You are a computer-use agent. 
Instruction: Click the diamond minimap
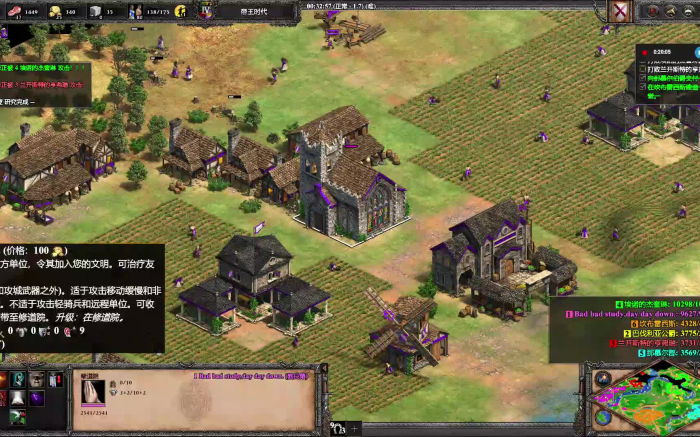645,400
